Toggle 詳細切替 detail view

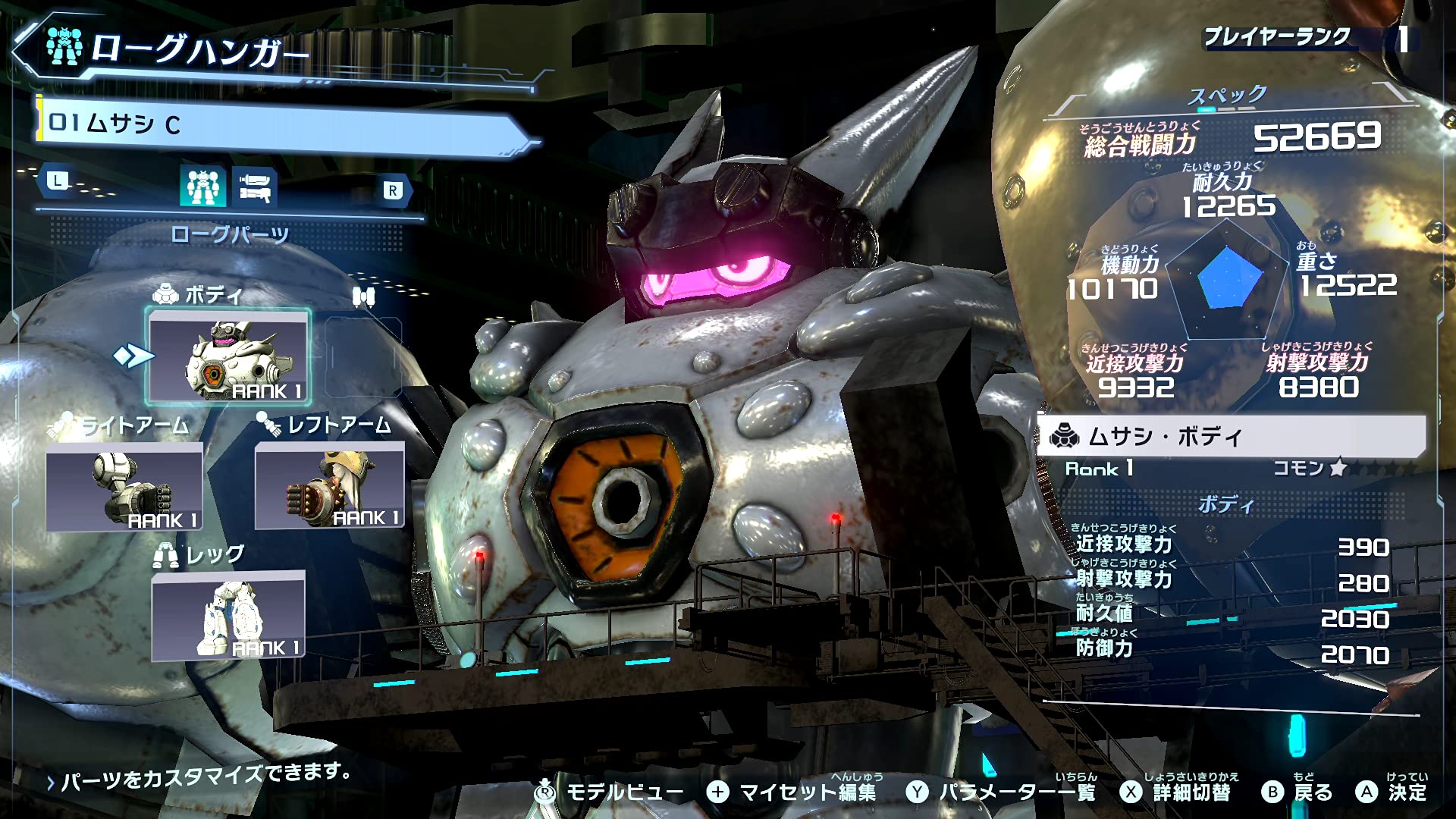click(x=1175, y=792)
